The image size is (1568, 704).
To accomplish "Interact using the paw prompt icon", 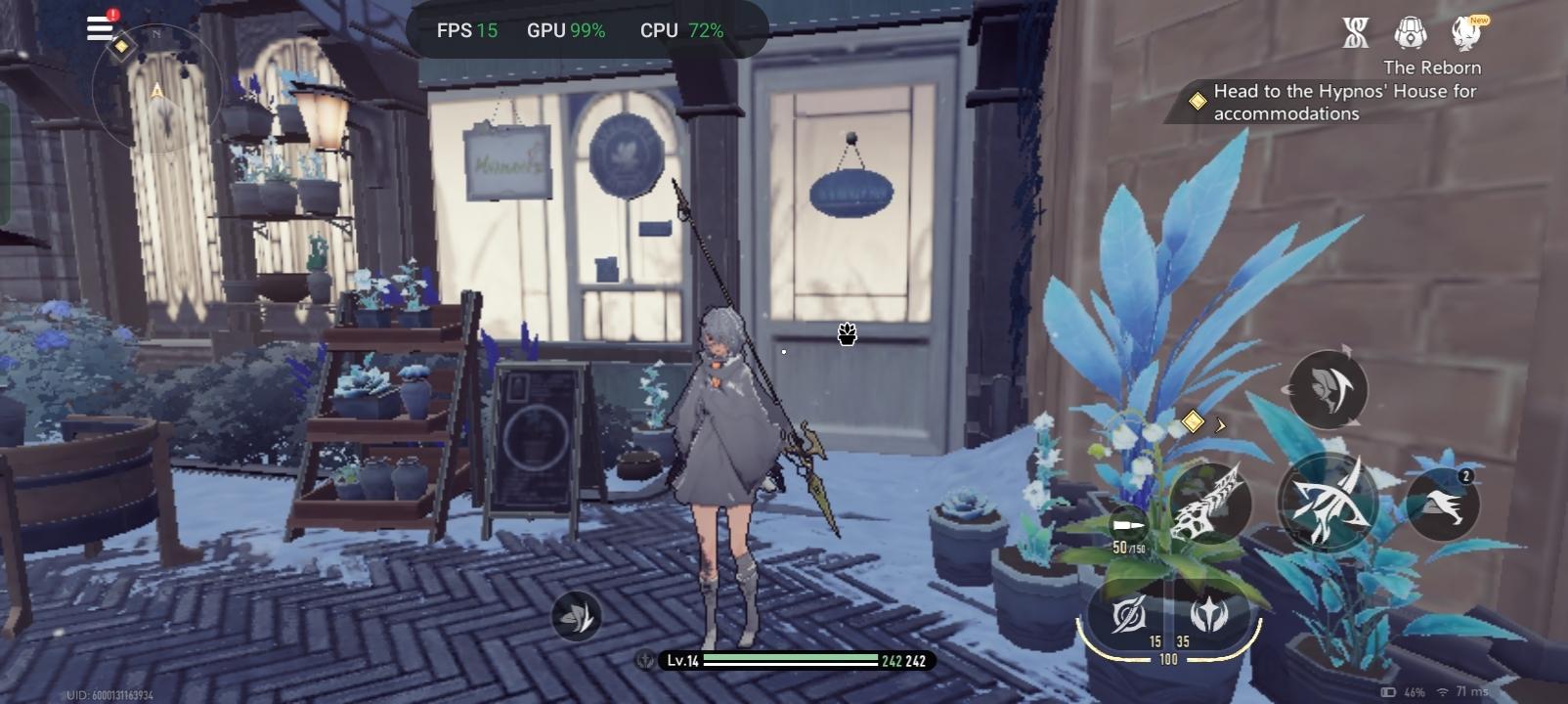I will pos(848,334).
